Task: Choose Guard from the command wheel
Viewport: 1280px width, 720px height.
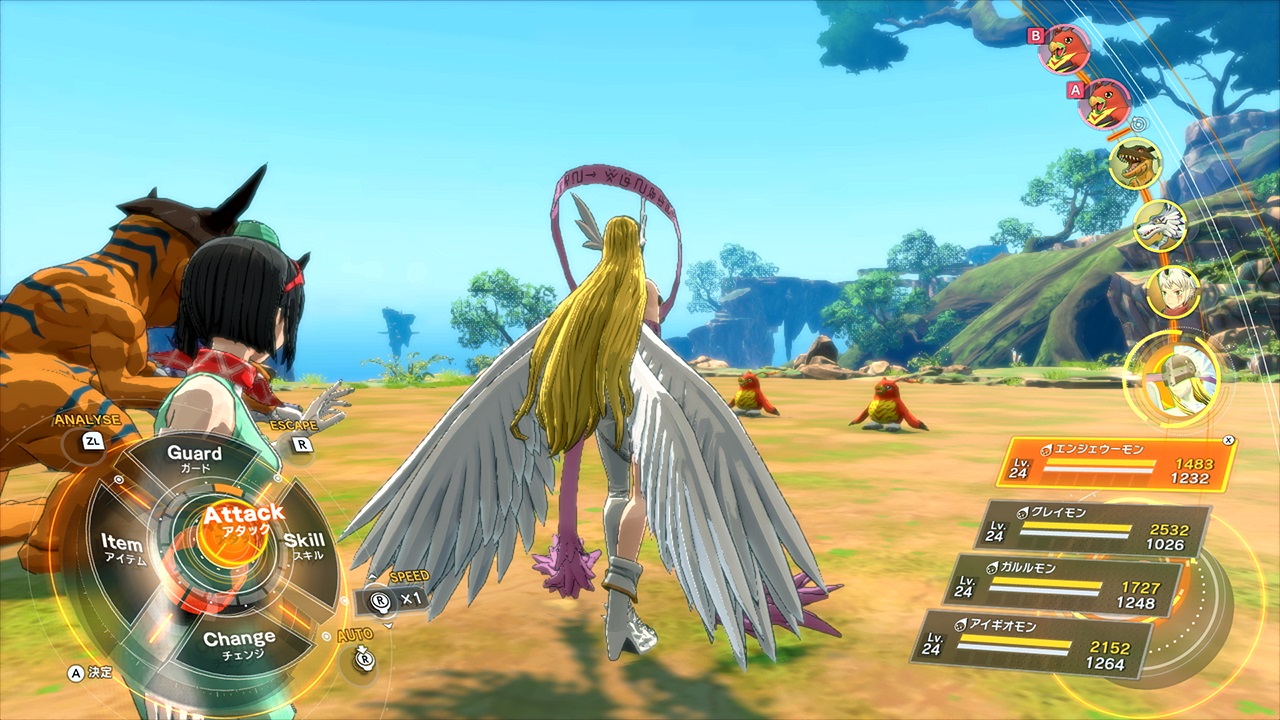Action: tap(194, 459)
